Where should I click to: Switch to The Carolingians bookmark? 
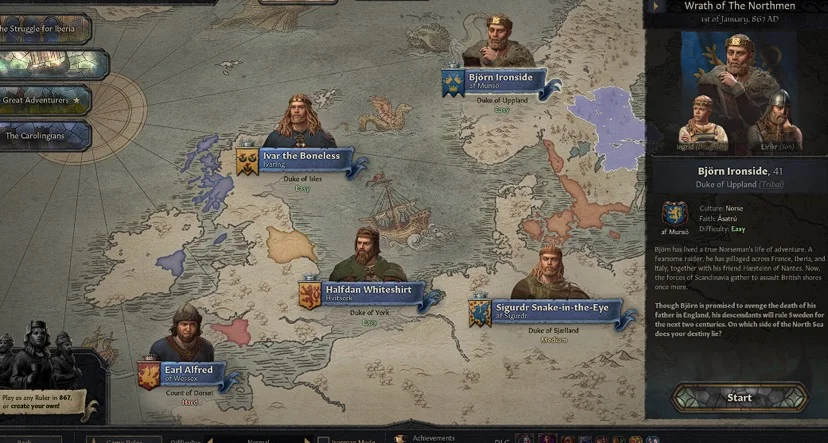(x=44, y=135)
